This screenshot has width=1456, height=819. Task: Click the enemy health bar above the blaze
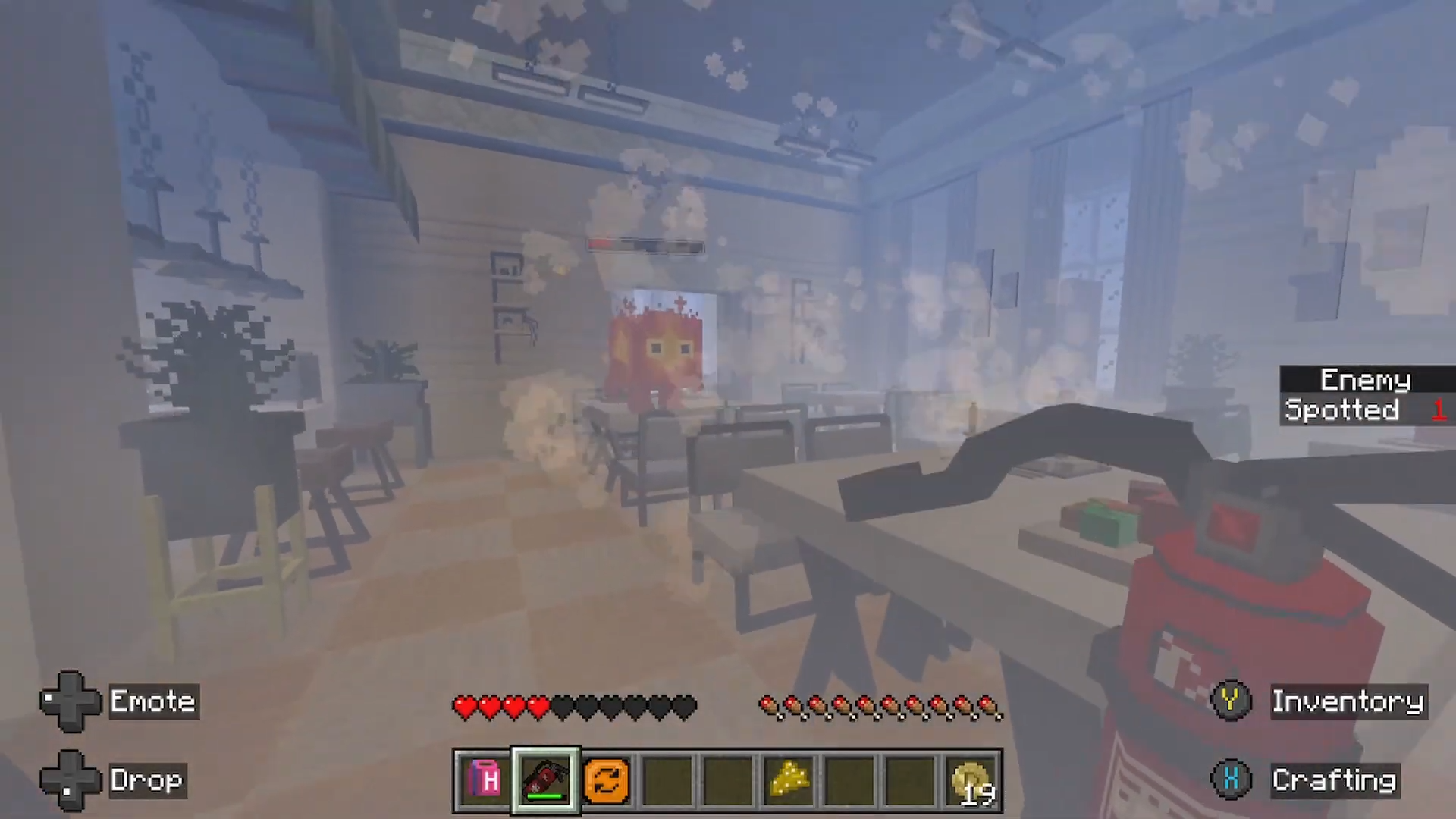[x=645, y=246]
